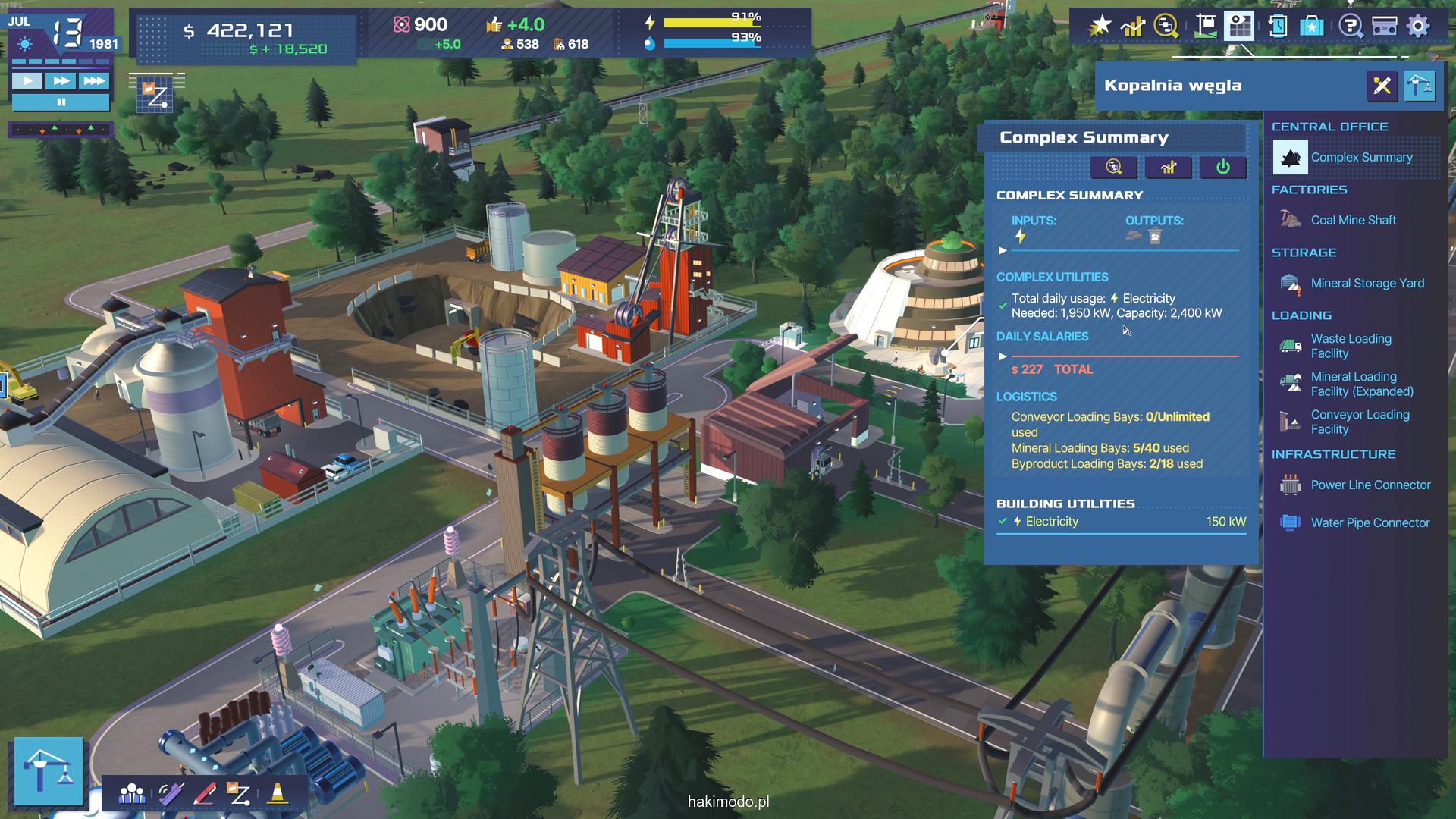Choose Mineral Storage Yard
Screen dimensions: 1456x819
pos(1367,283)
